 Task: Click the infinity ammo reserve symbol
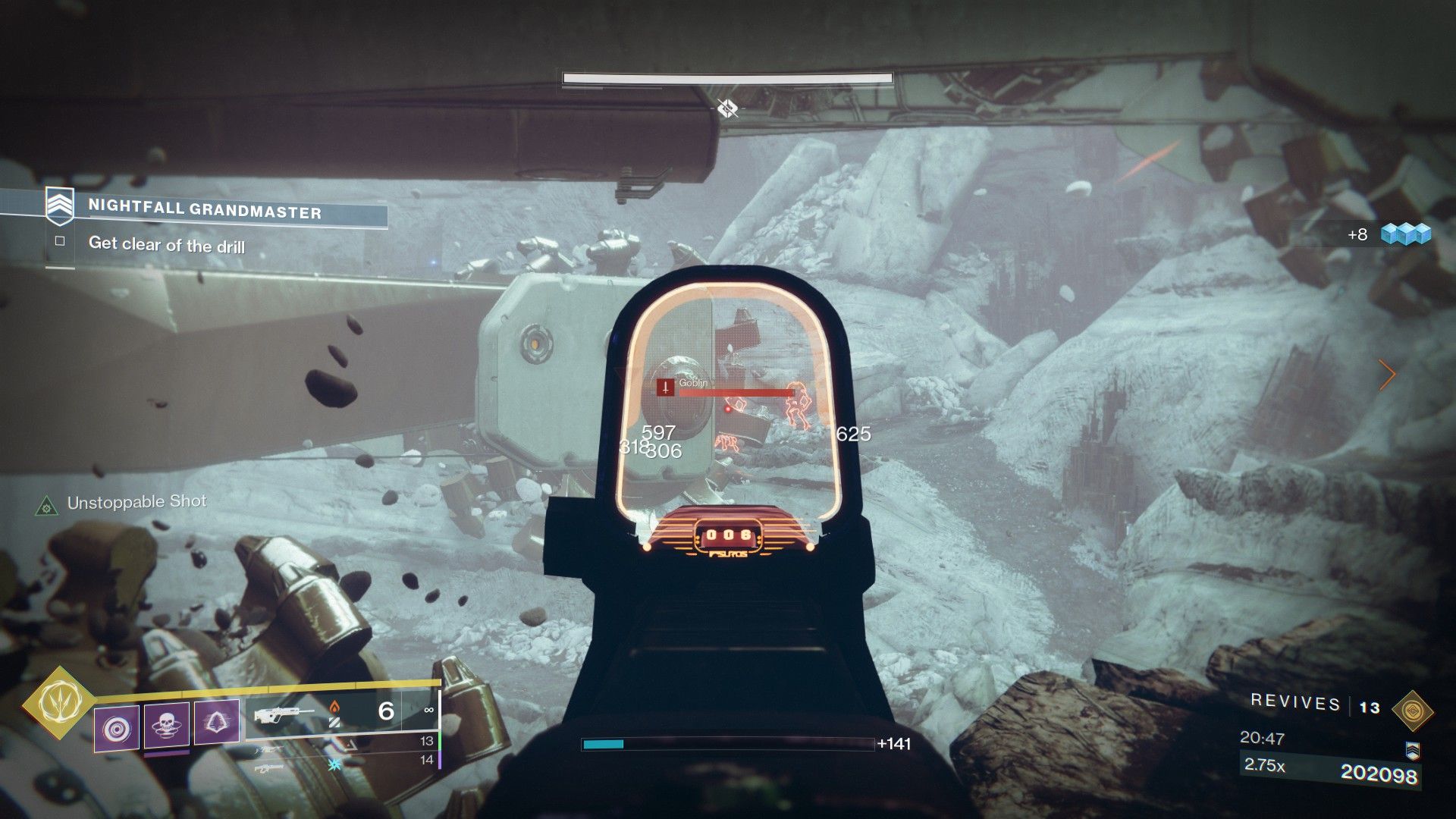[428, 709]
